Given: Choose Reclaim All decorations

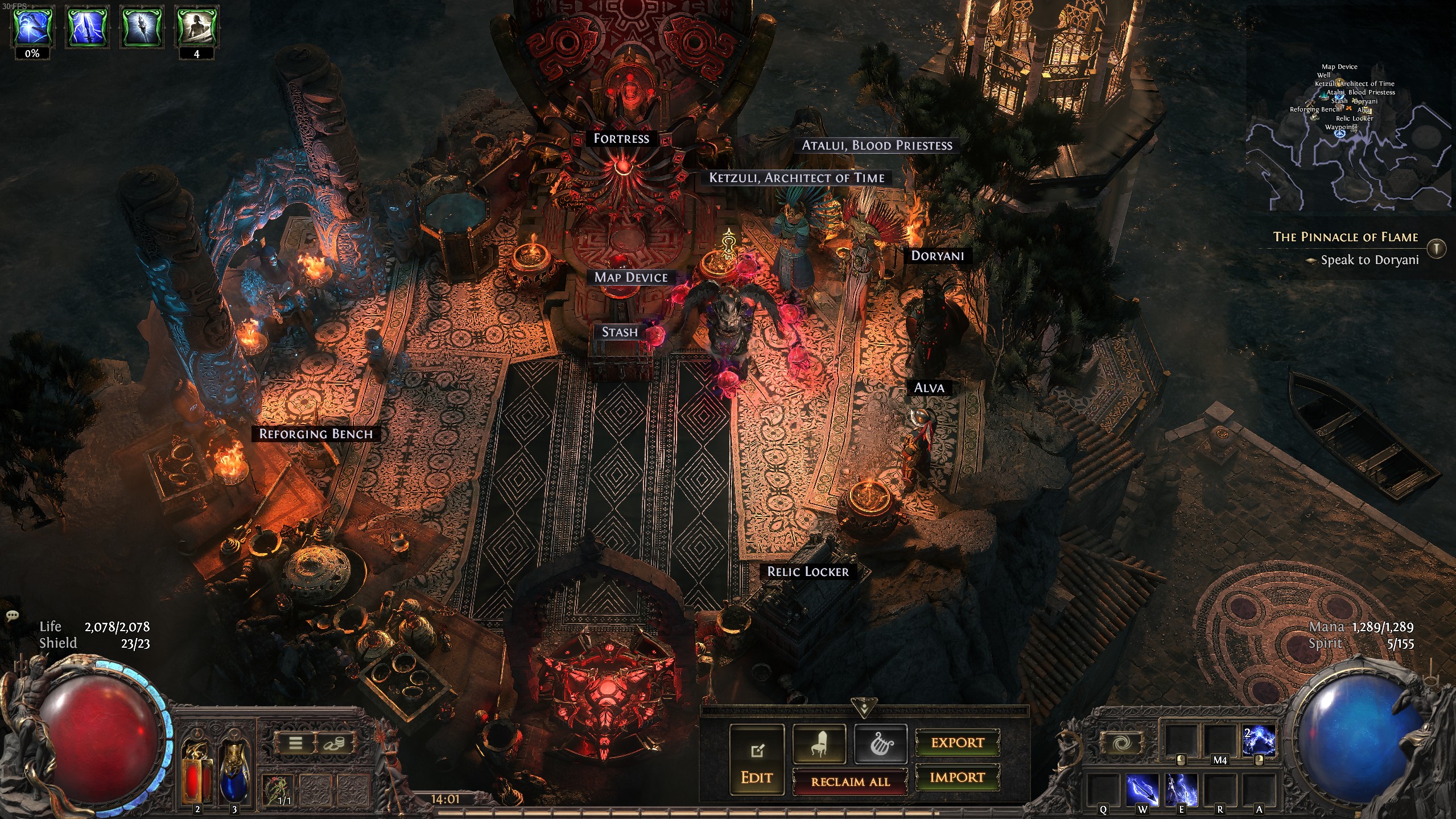Looking at the screenshot, I should pos(850,781).
